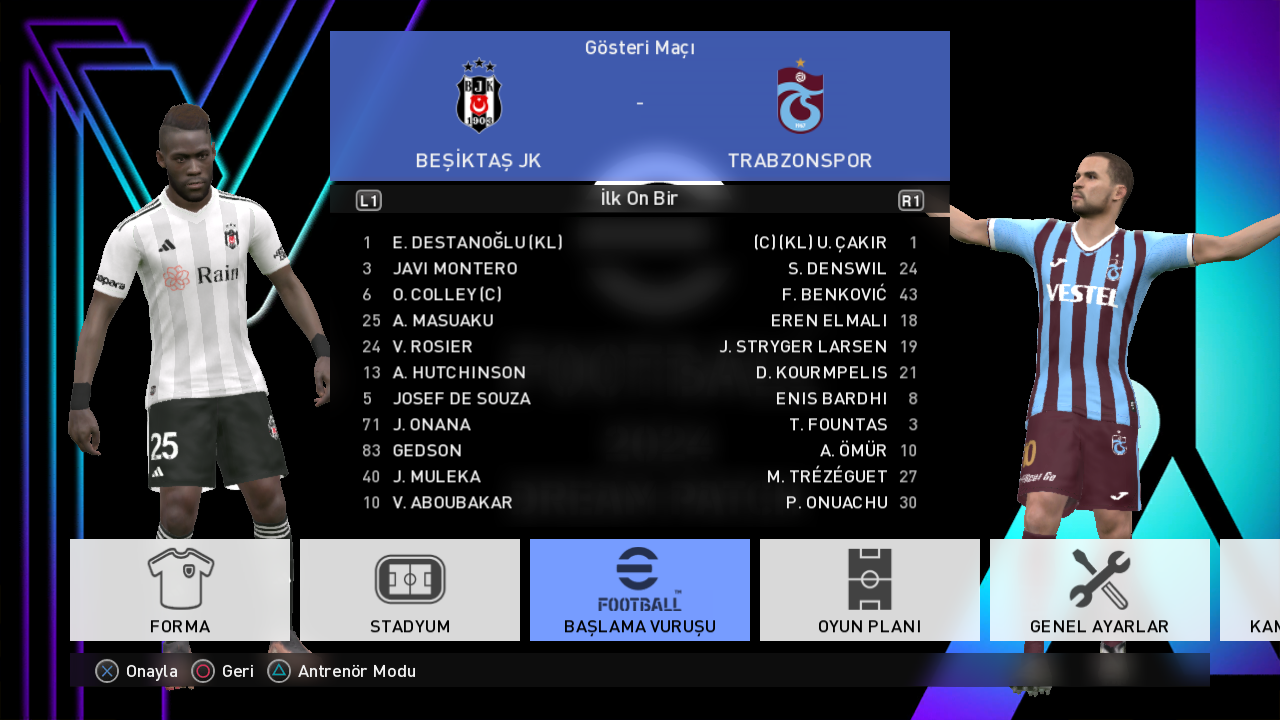Image resolution: width=1280 pixels, height=720 pixels.
Task: Open the Forma kit selection tile
Action: coord(180,590)
